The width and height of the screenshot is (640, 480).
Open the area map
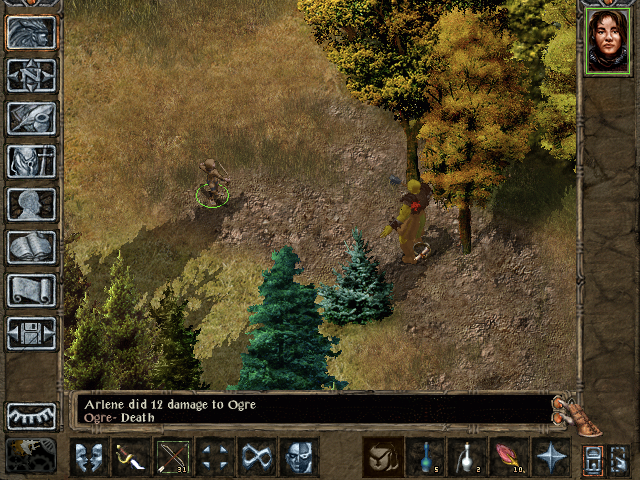(32, 75)
